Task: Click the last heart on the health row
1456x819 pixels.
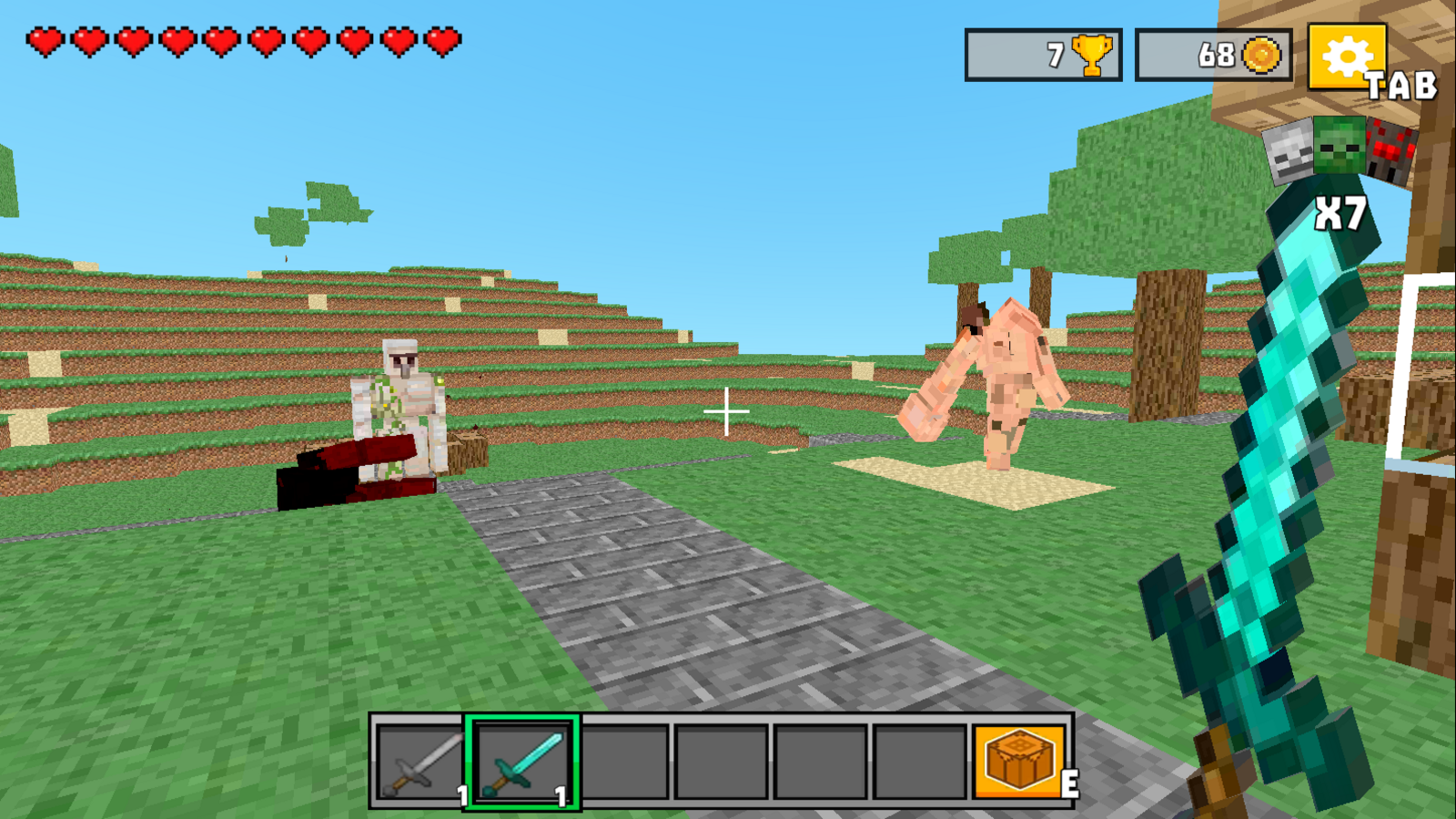Action: click(x=443, y=40)
